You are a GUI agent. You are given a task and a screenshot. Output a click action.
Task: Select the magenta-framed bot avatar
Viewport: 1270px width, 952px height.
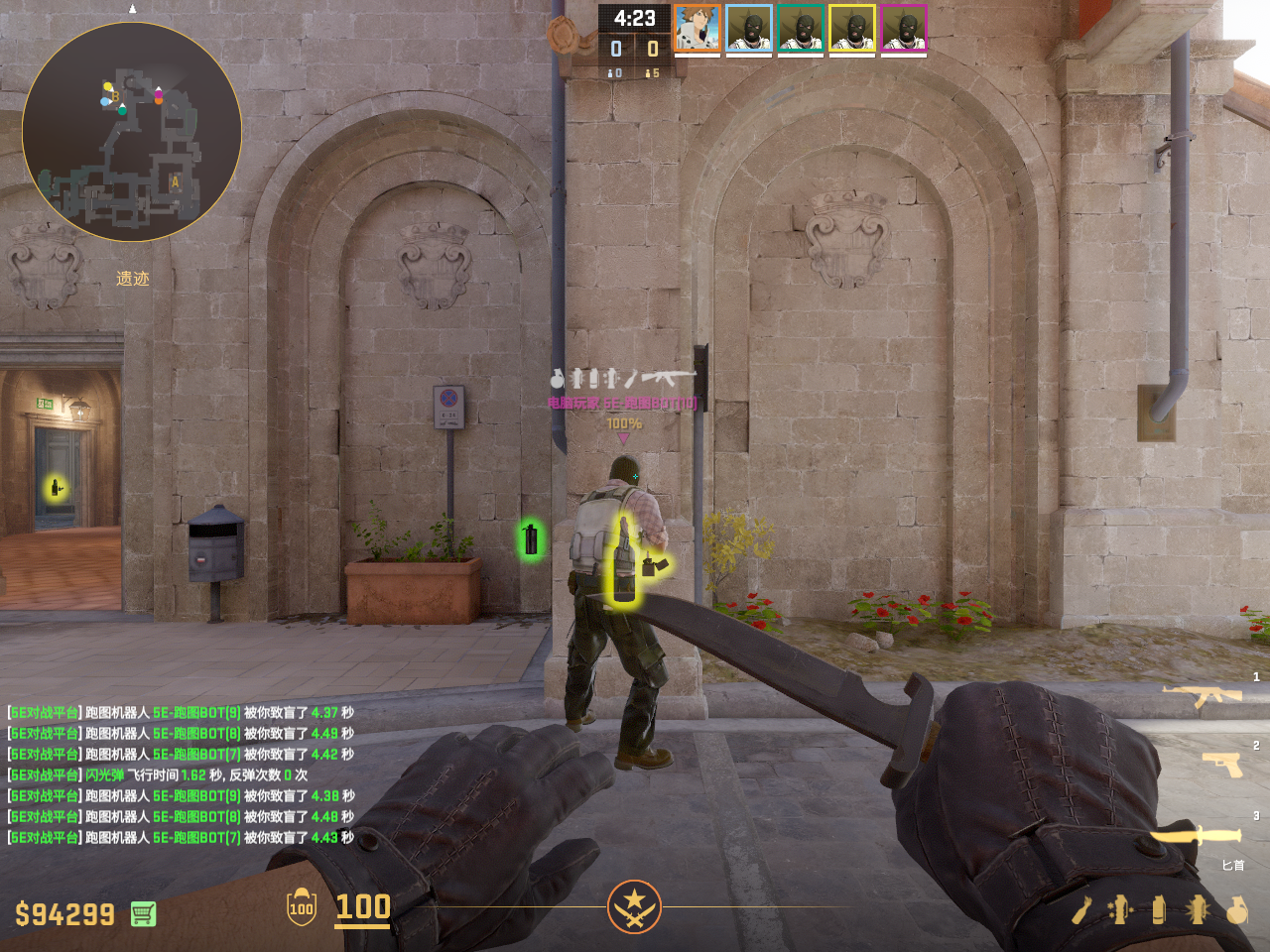pos(904,28)
